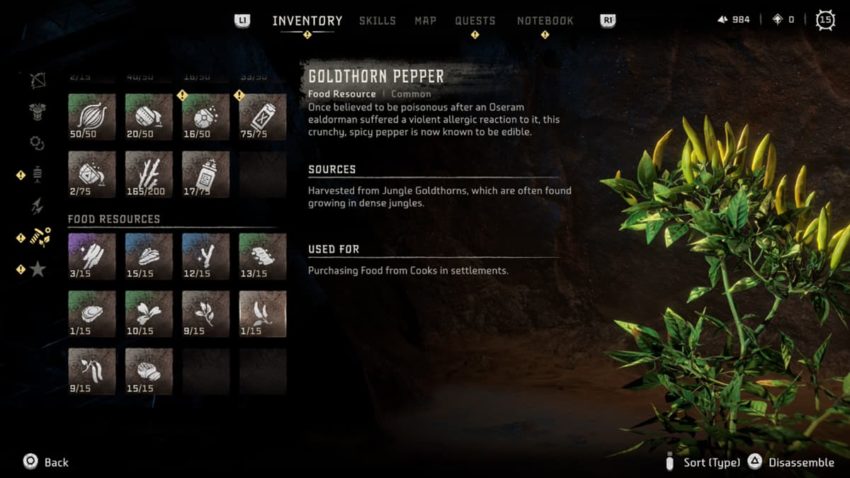Select the Inventory tab
Viewport: 850px width, 478px height.
coord(307,21)
